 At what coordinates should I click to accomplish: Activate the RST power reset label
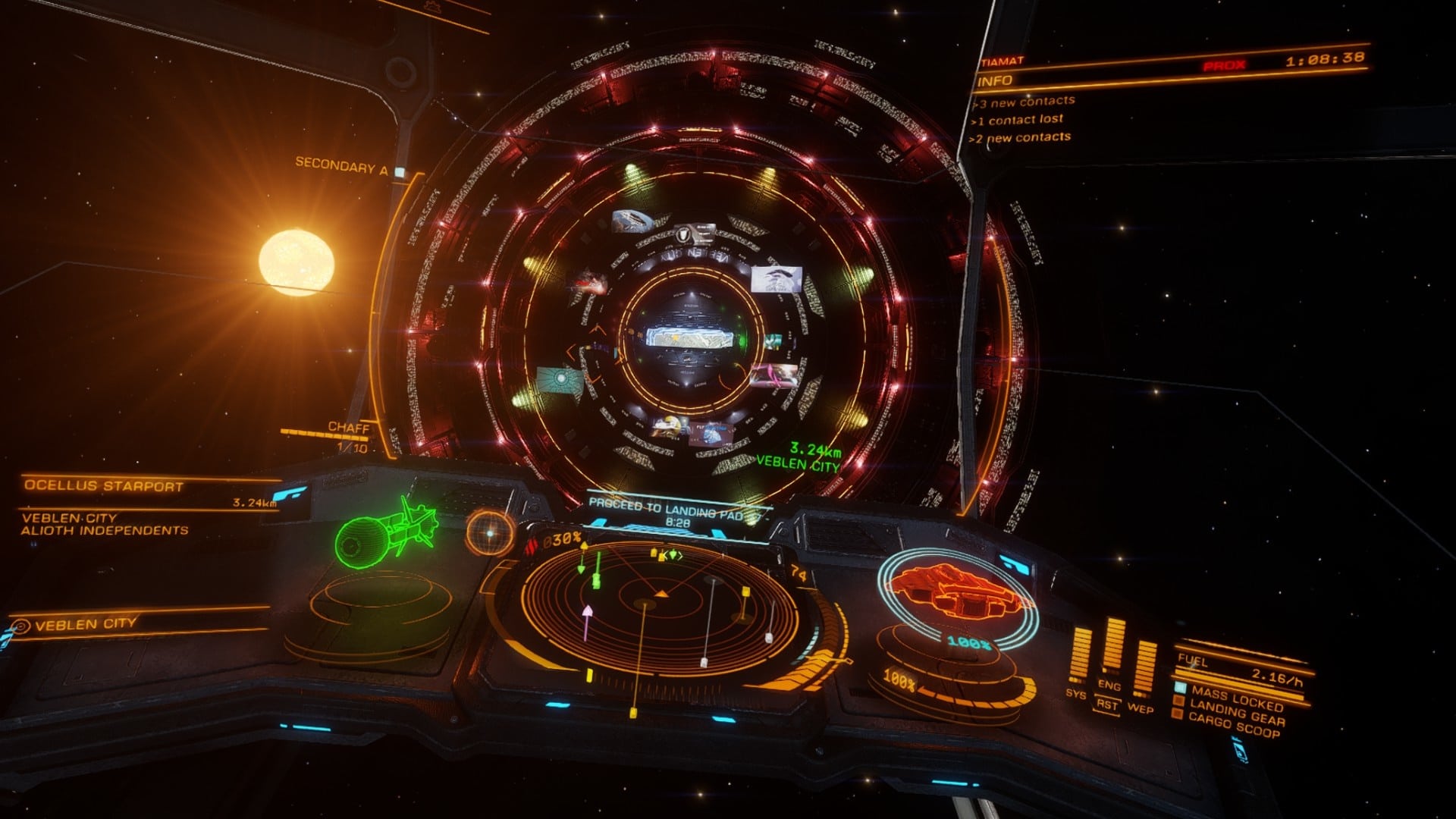coord(1107,704)
